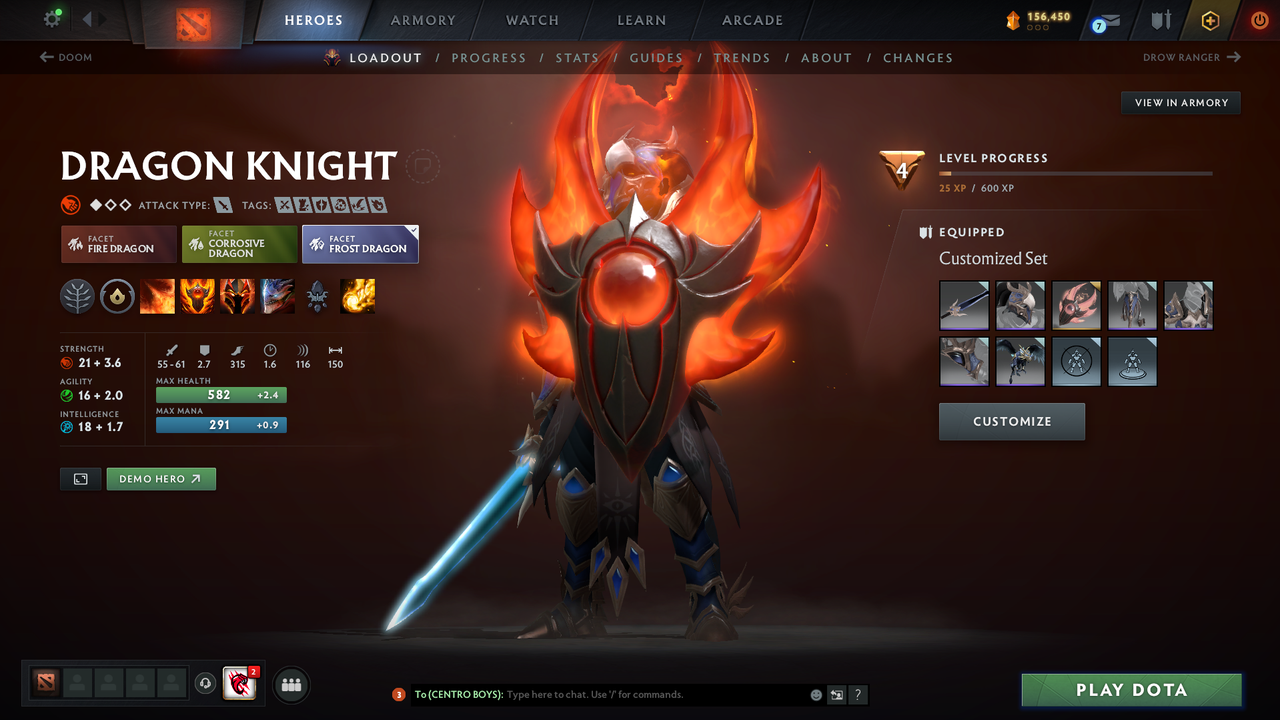Select the Fire Dragon facet
Viewport: 1280px width, 720px height.
click(x=118, y=244)
